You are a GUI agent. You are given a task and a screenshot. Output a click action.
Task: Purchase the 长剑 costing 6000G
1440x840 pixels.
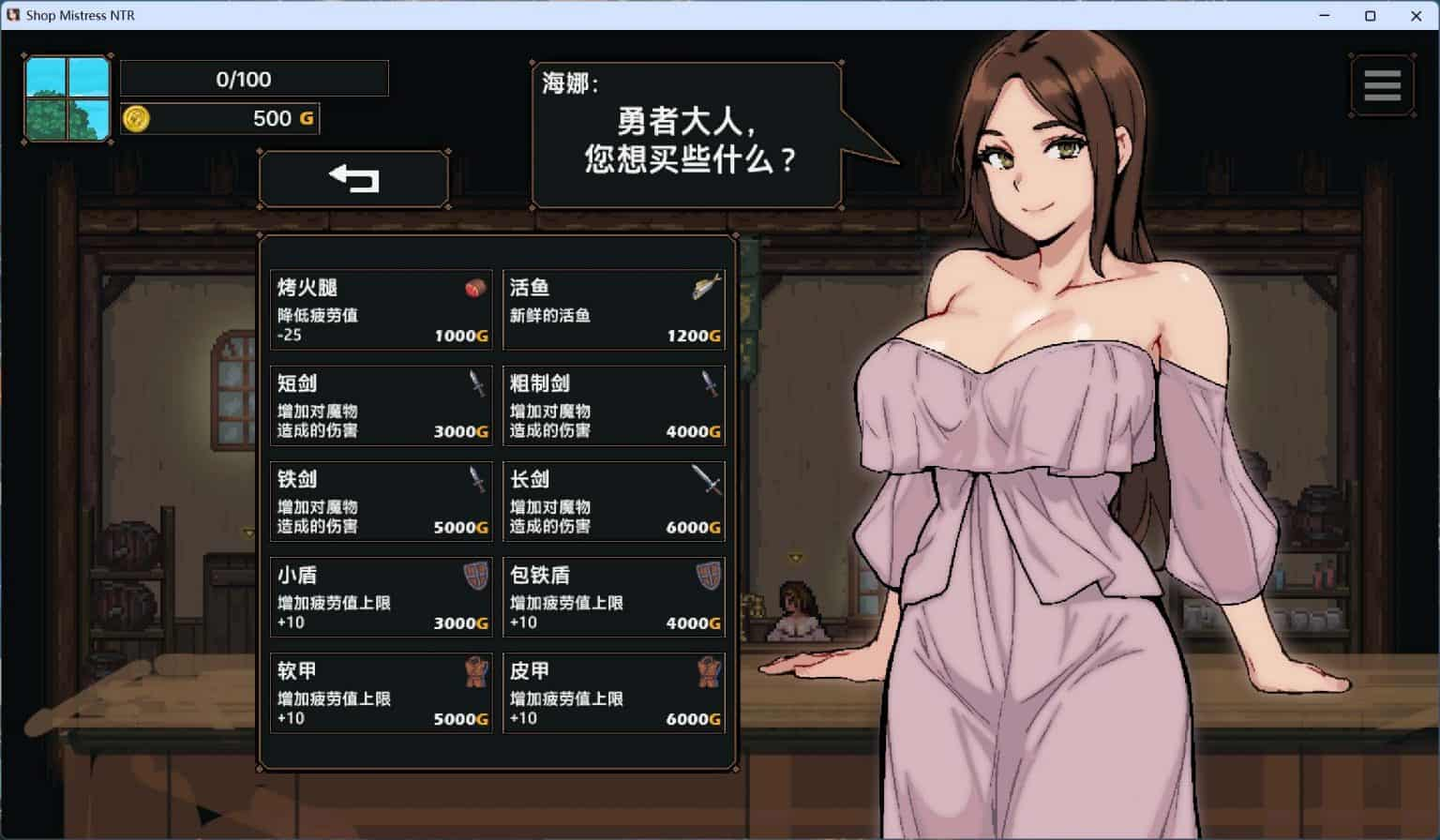click(x=614, y=502)
